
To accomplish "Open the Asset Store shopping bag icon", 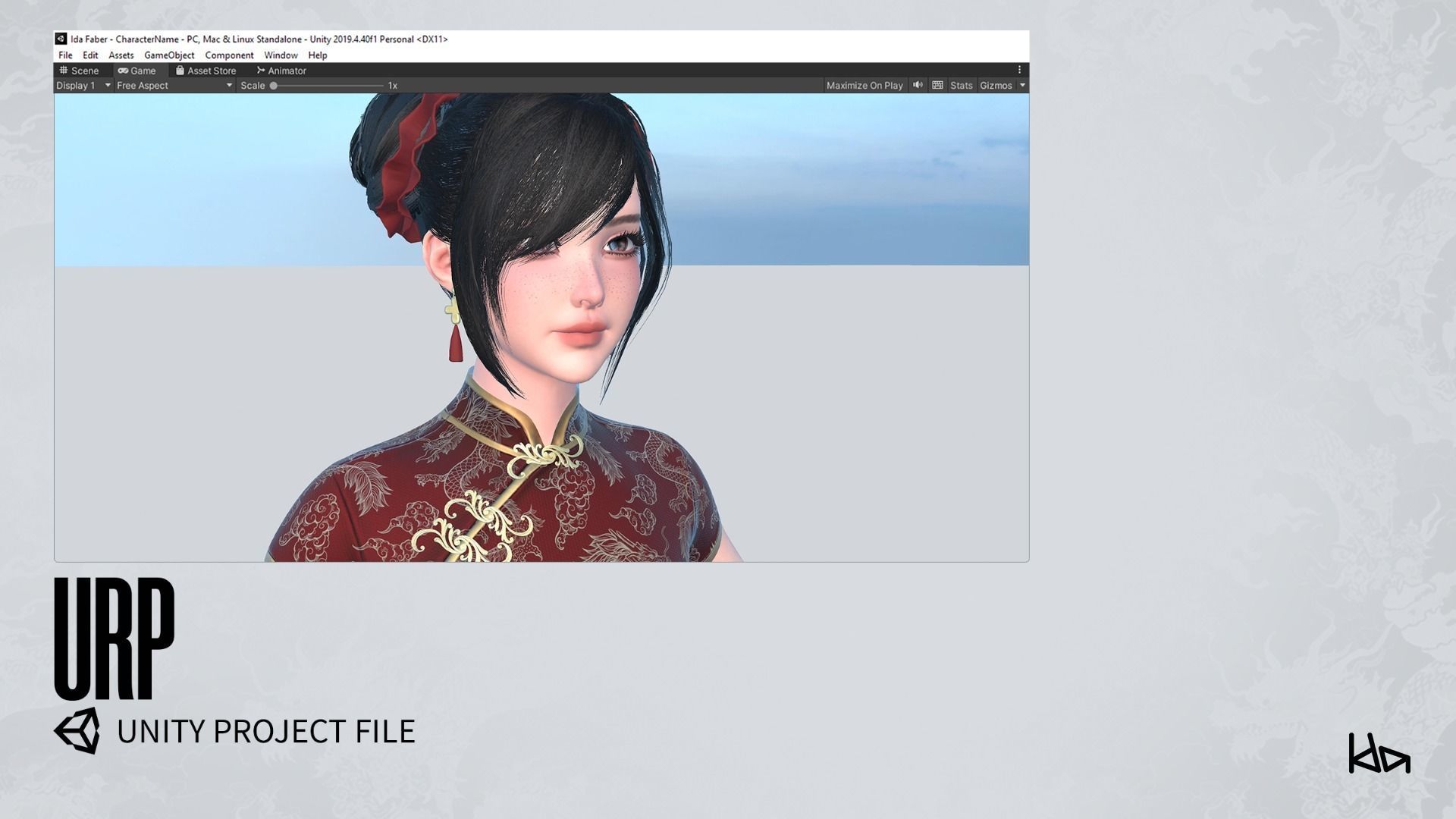I will (x=180, y=71).
